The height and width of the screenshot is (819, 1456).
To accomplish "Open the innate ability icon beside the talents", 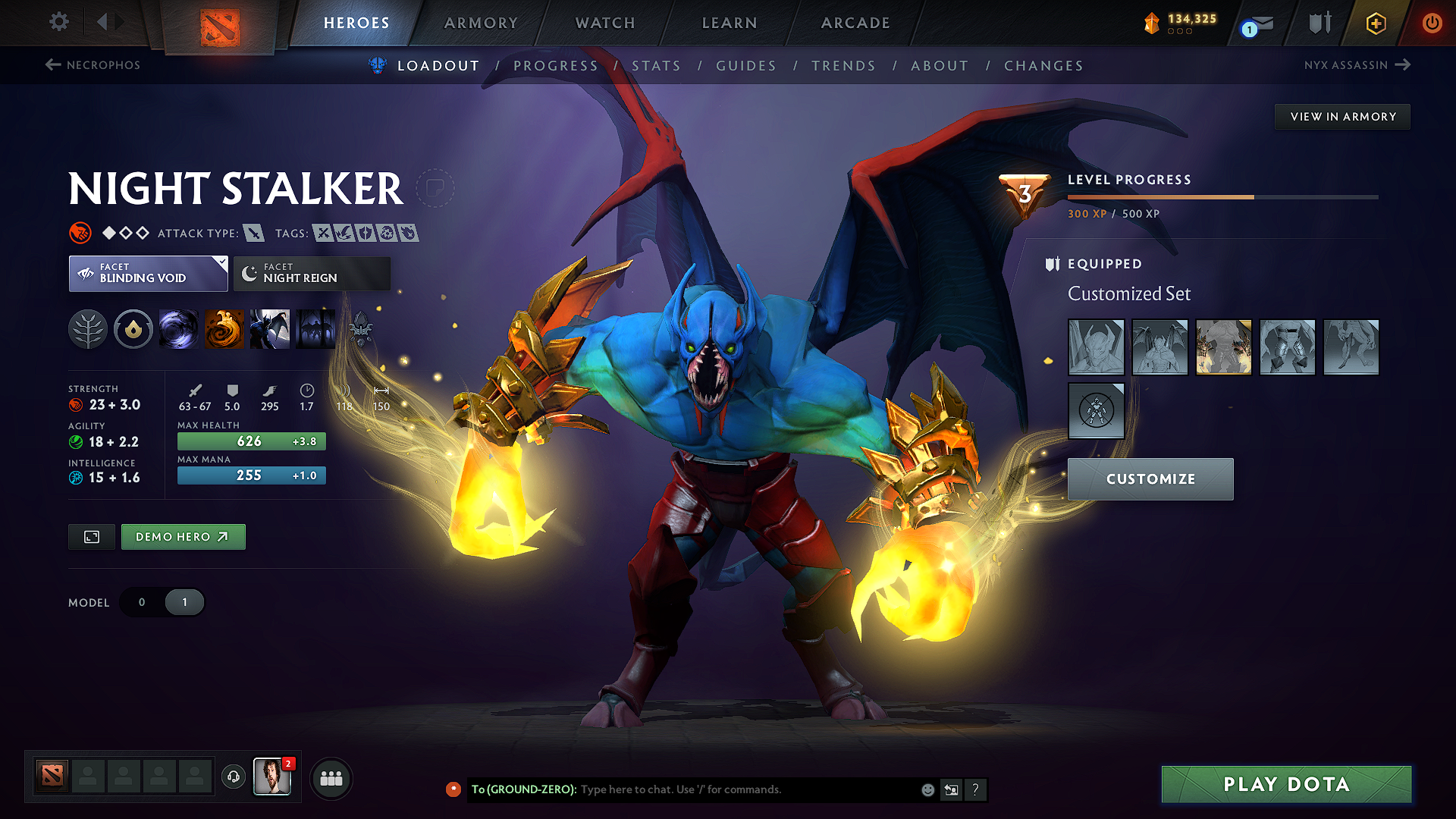I will pos(133,329).
